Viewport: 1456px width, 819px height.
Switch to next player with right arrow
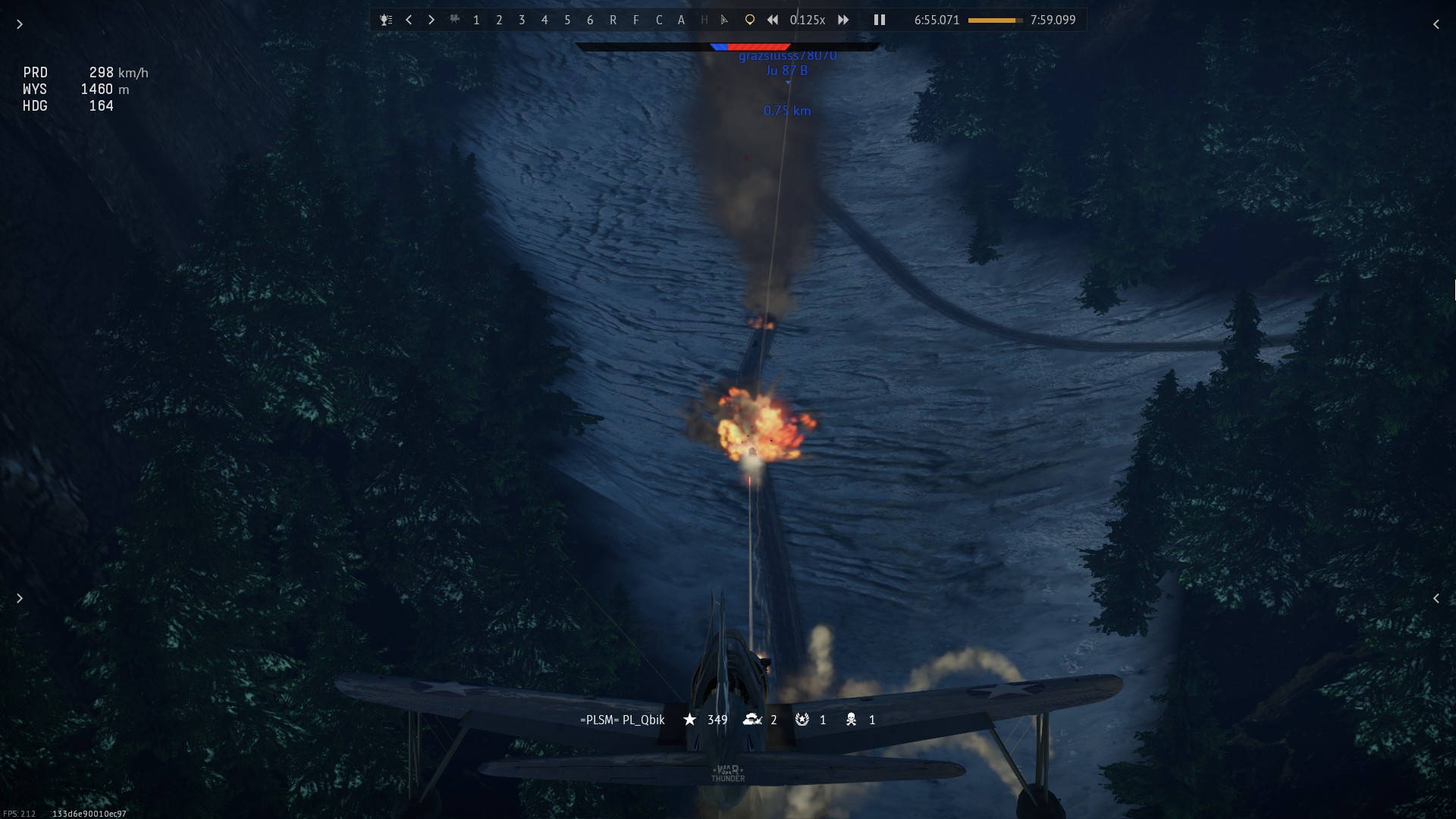point(431,20)
